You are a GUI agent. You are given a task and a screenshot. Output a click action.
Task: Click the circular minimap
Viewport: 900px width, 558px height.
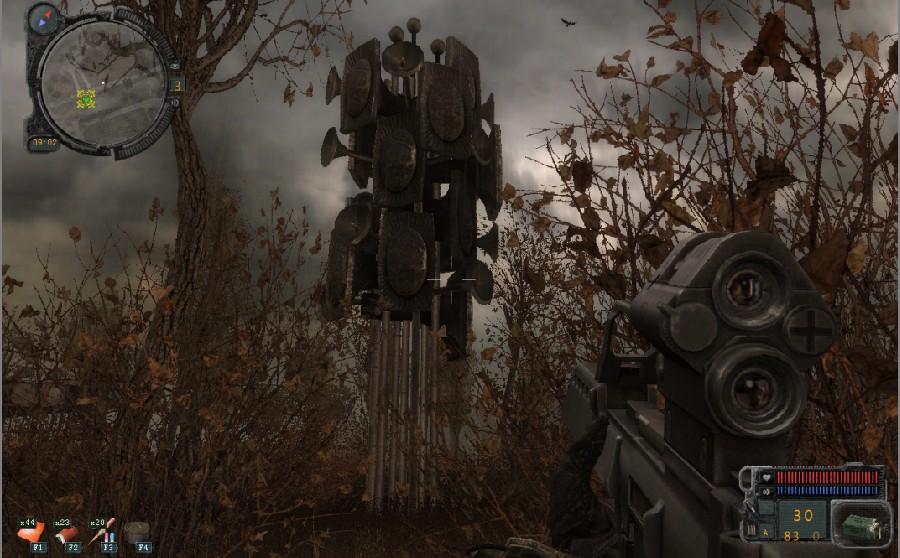pos(103,84)
